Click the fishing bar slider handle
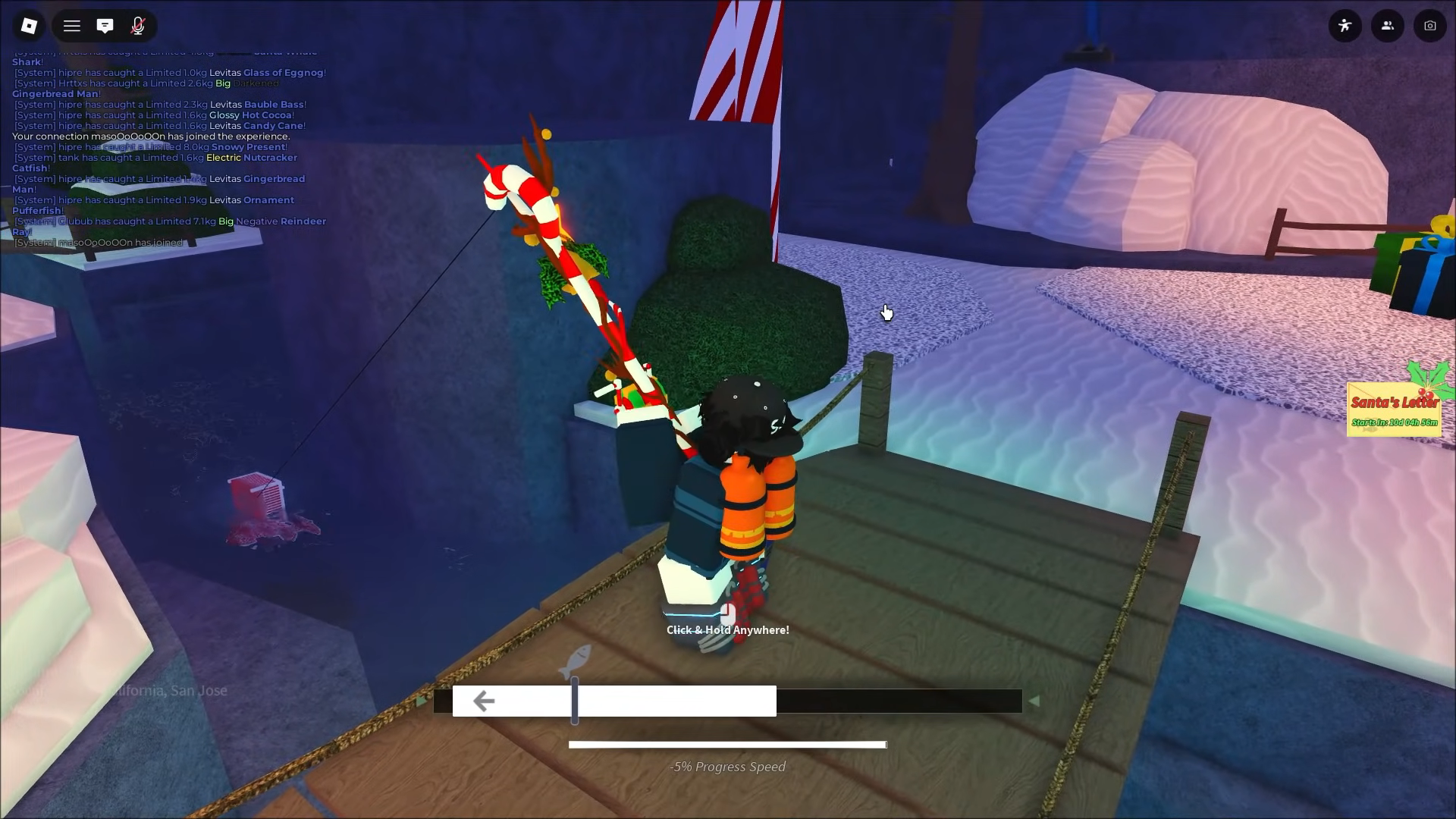The height and width of the screenshot is (819, 1456). click(576, 701)
